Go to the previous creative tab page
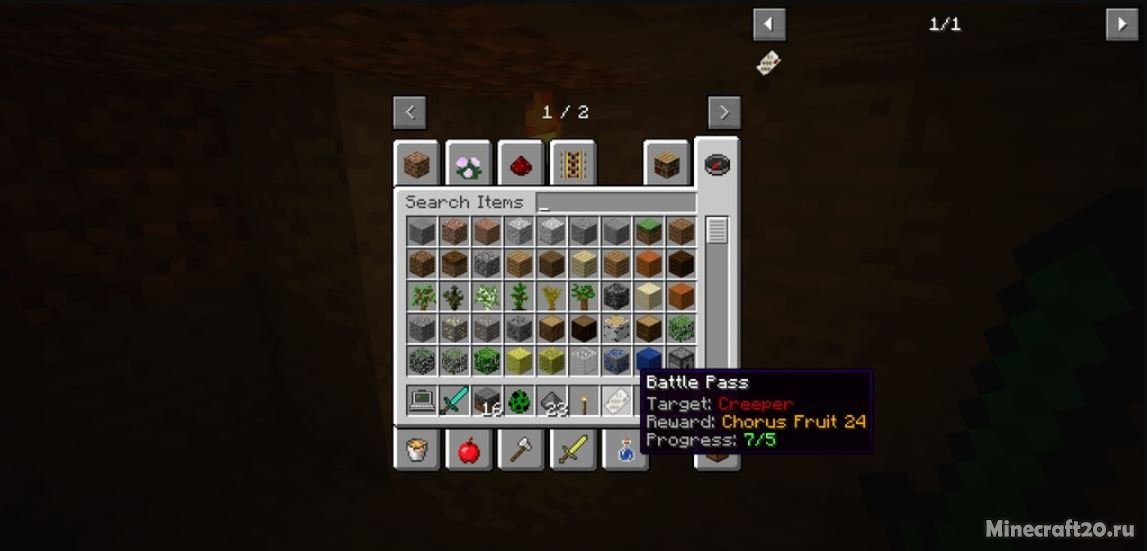The width and height of the screenshot is (1147, 551). click(x=410, y=112)
